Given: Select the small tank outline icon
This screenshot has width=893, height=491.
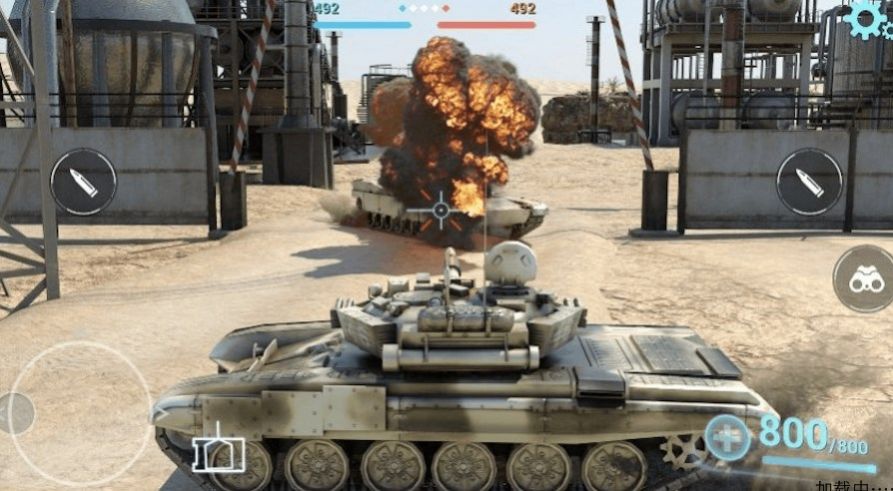Looking at the screenshot, I should pyautogui.click(x=219, y=455).
